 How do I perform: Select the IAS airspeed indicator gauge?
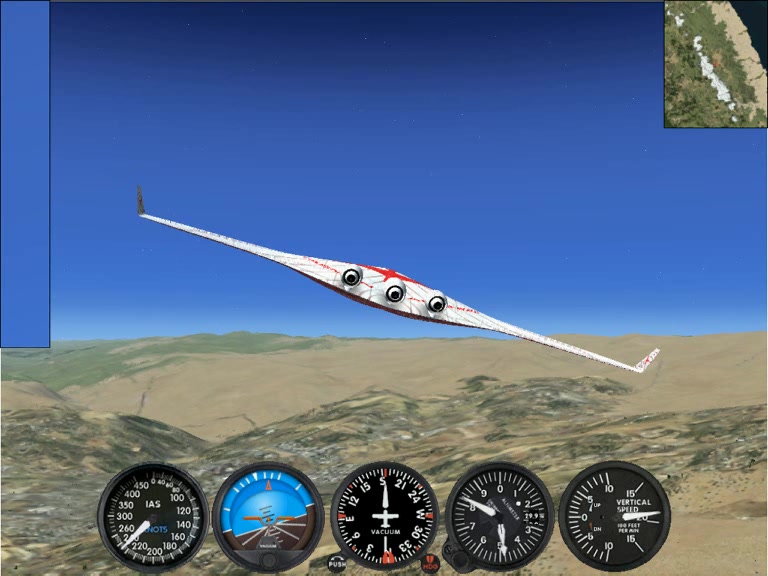(x=153, y=516)
